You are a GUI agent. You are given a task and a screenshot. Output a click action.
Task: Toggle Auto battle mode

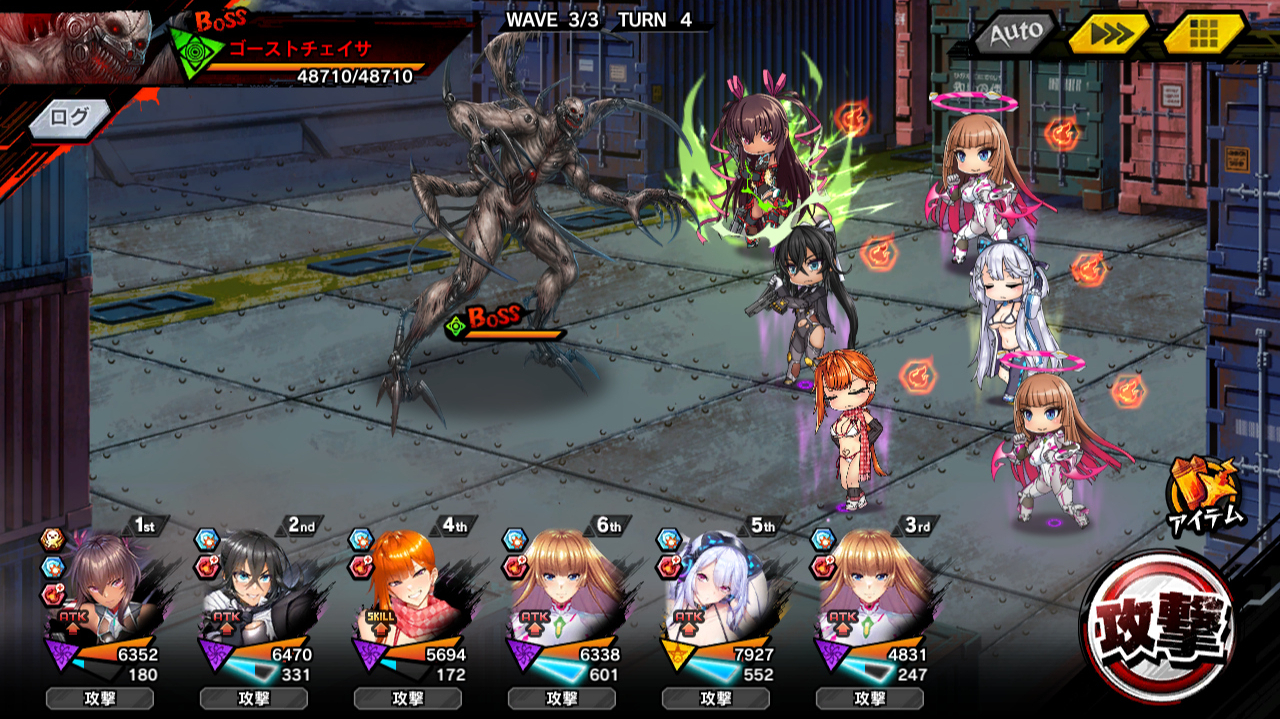pyautogui.click(x=1014, y=34)
